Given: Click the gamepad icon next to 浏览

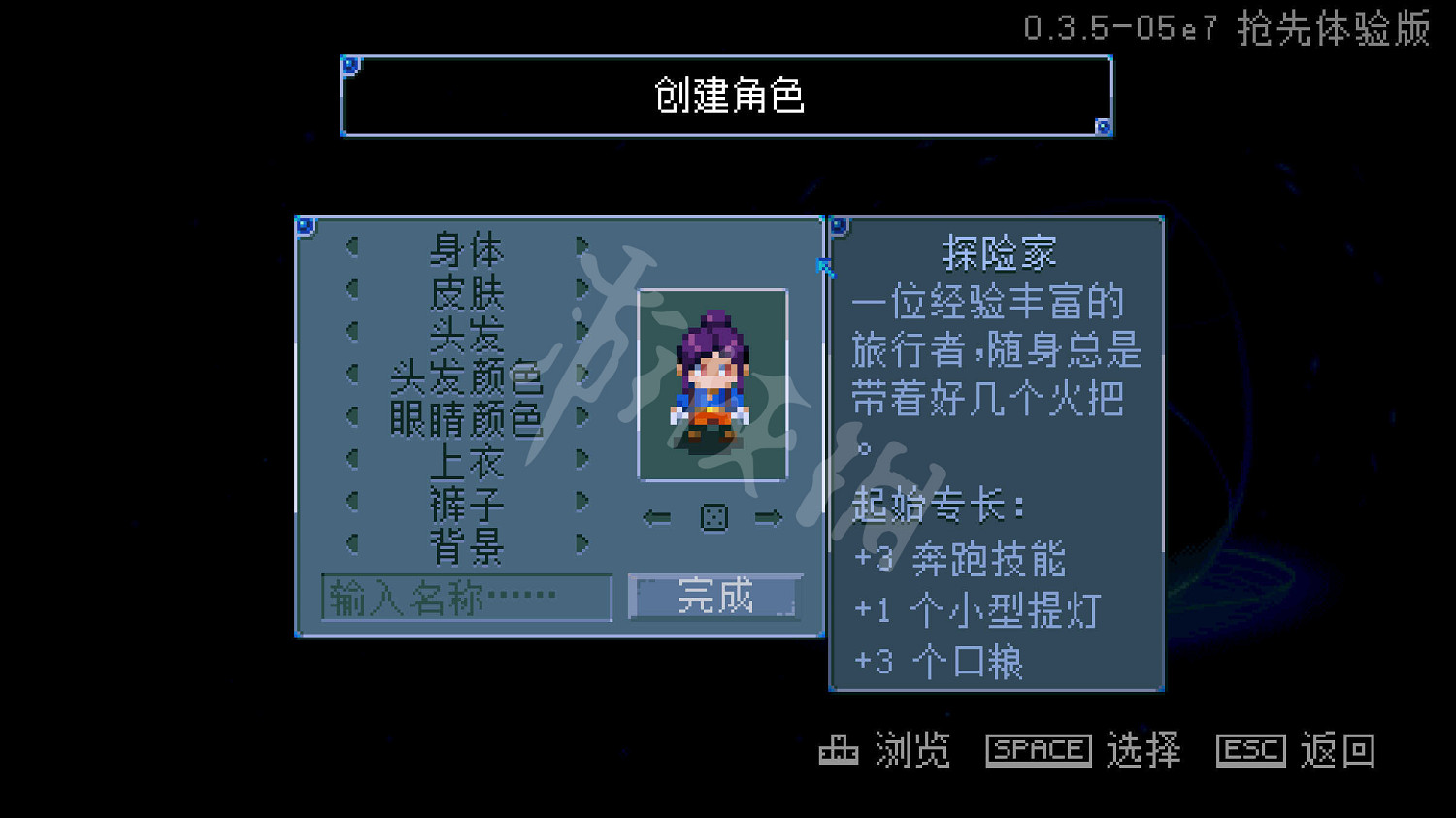Looking at the screenshot, I should pos(841,750).
